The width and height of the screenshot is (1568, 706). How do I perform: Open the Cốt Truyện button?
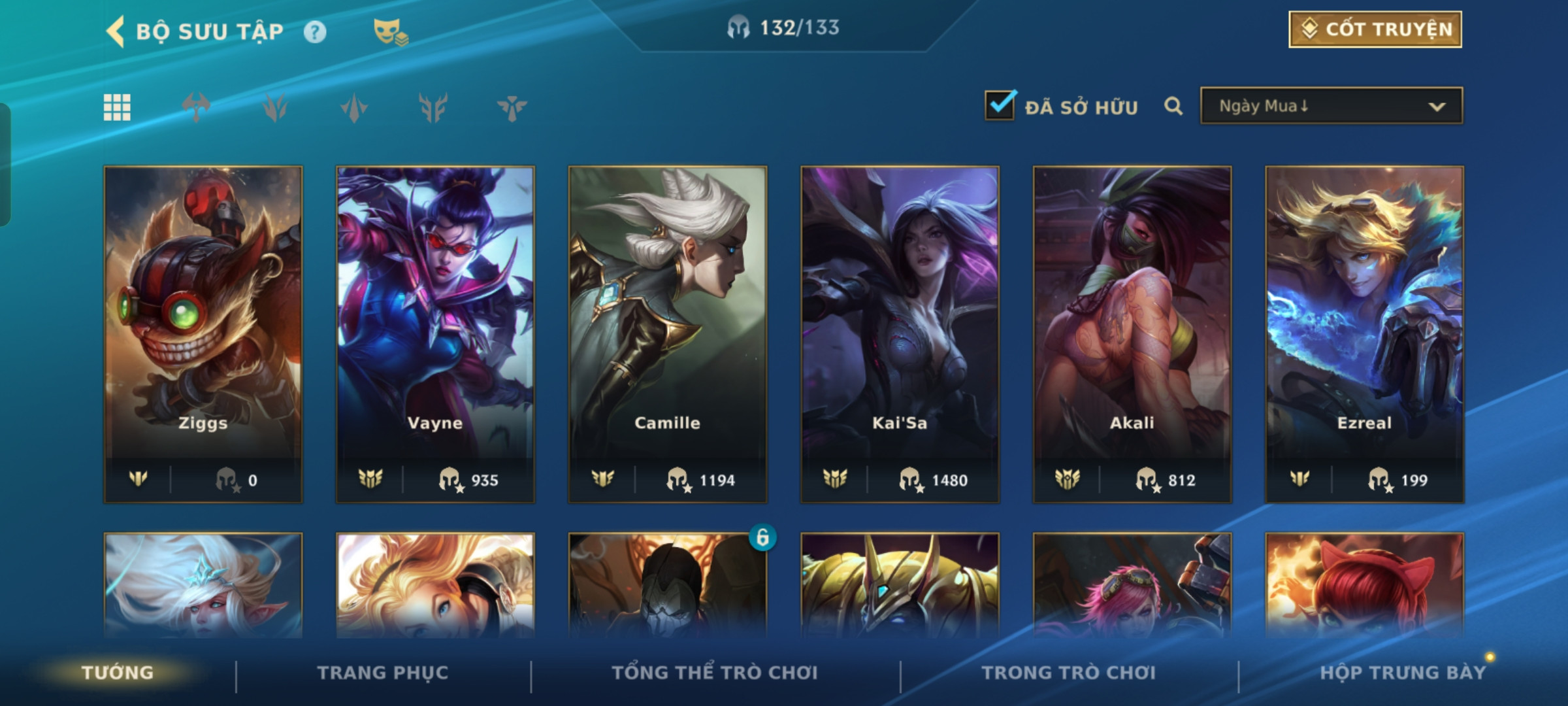tap(1375, 29)
